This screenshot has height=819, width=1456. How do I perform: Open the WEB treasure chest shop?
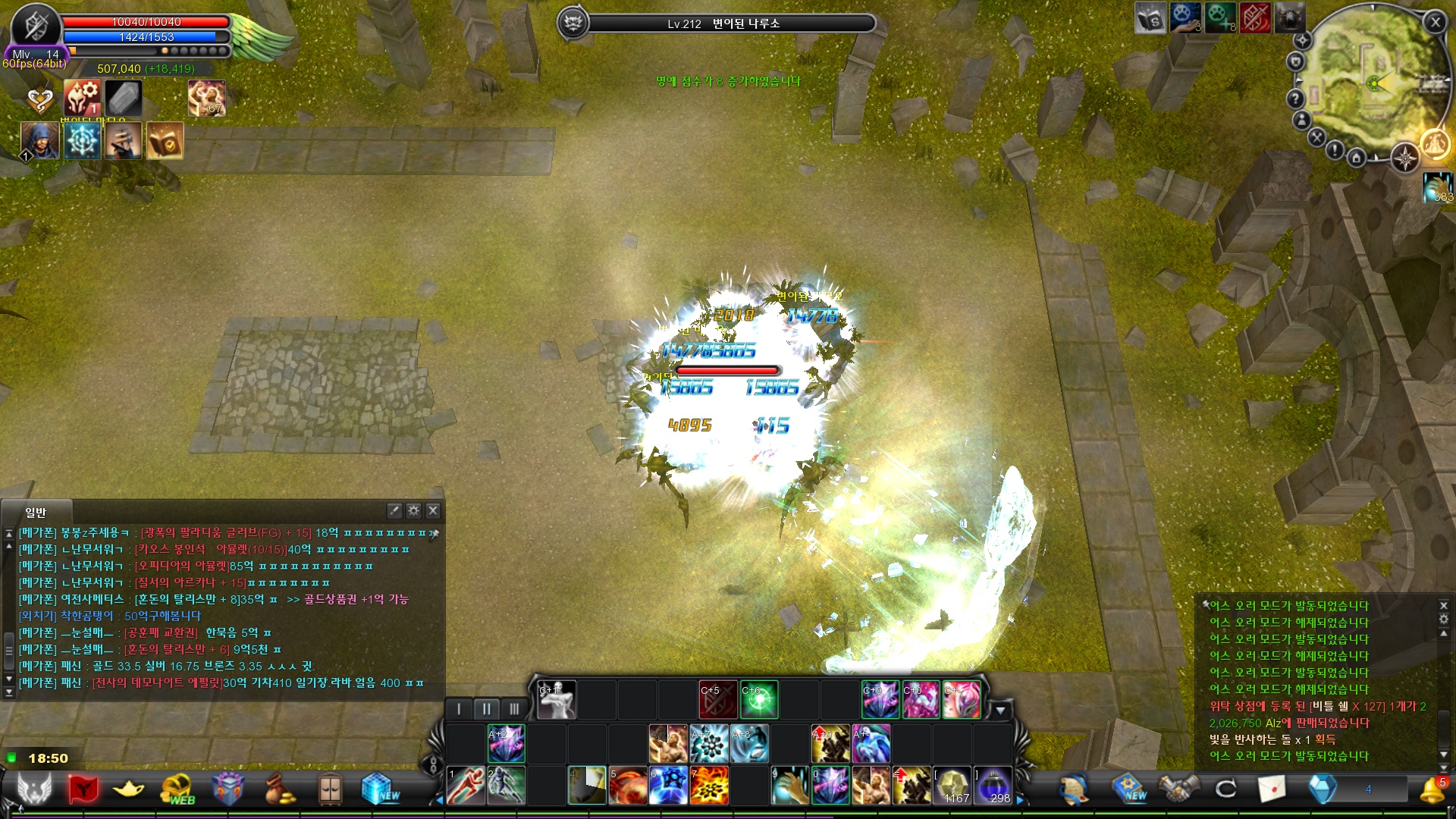[177, 787]
